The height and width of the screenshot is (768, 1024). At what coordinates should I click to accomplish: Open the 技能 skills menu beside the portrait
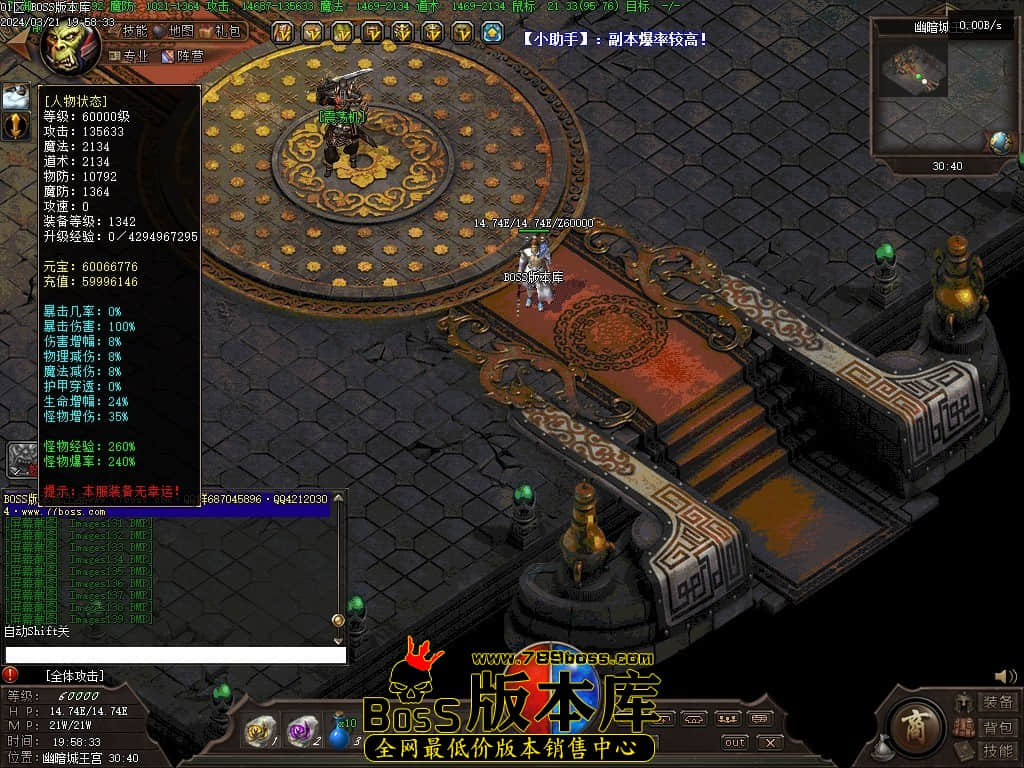click(x=129, y=31)
